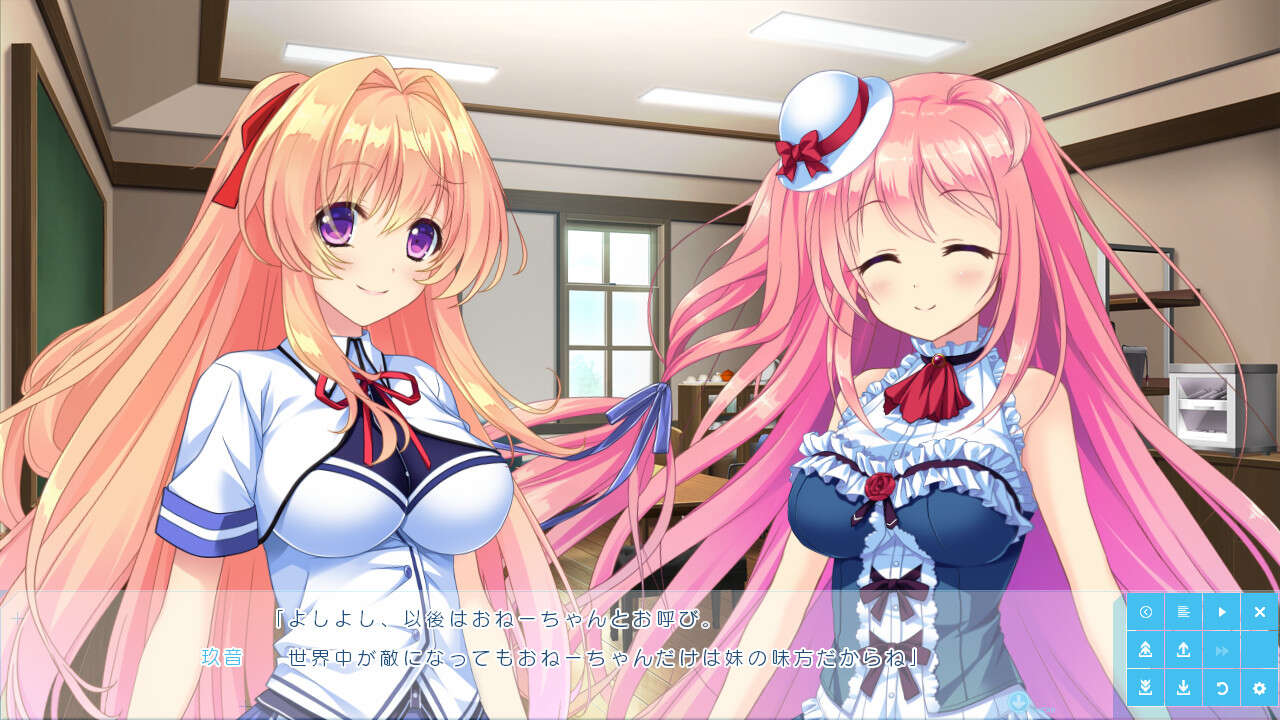Click the return/rollback curved arrow icon
This screenshot has width=1280, height=720.
click(1222, 687)
